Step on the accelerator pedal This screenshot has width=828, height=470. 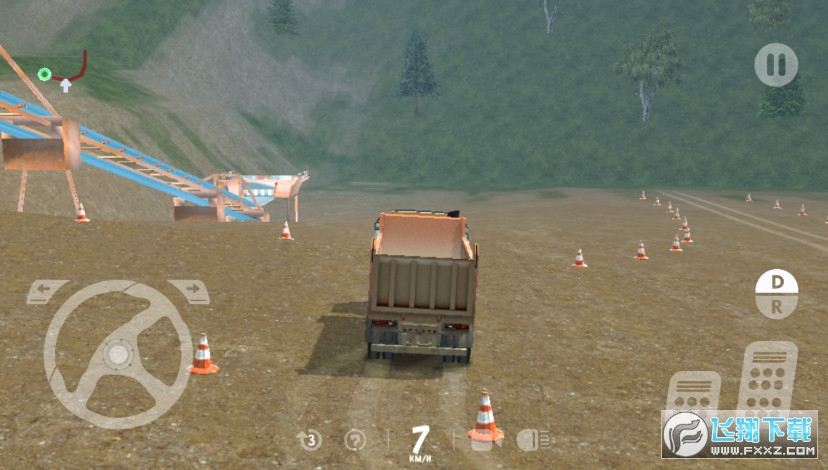click(766, 380)
